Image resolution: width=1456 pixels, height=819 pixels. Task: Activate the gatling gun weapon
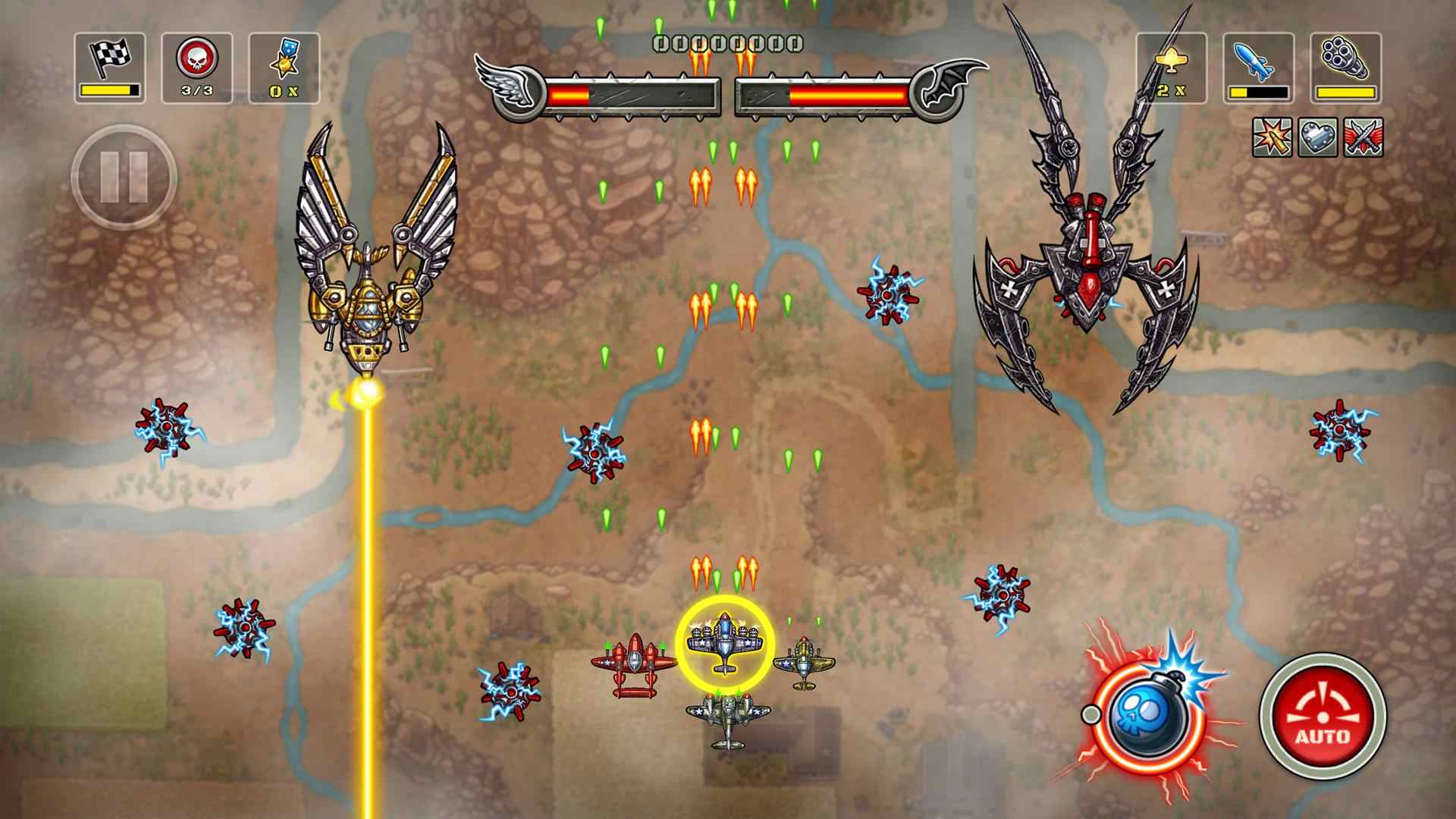tap(1345, 67)
